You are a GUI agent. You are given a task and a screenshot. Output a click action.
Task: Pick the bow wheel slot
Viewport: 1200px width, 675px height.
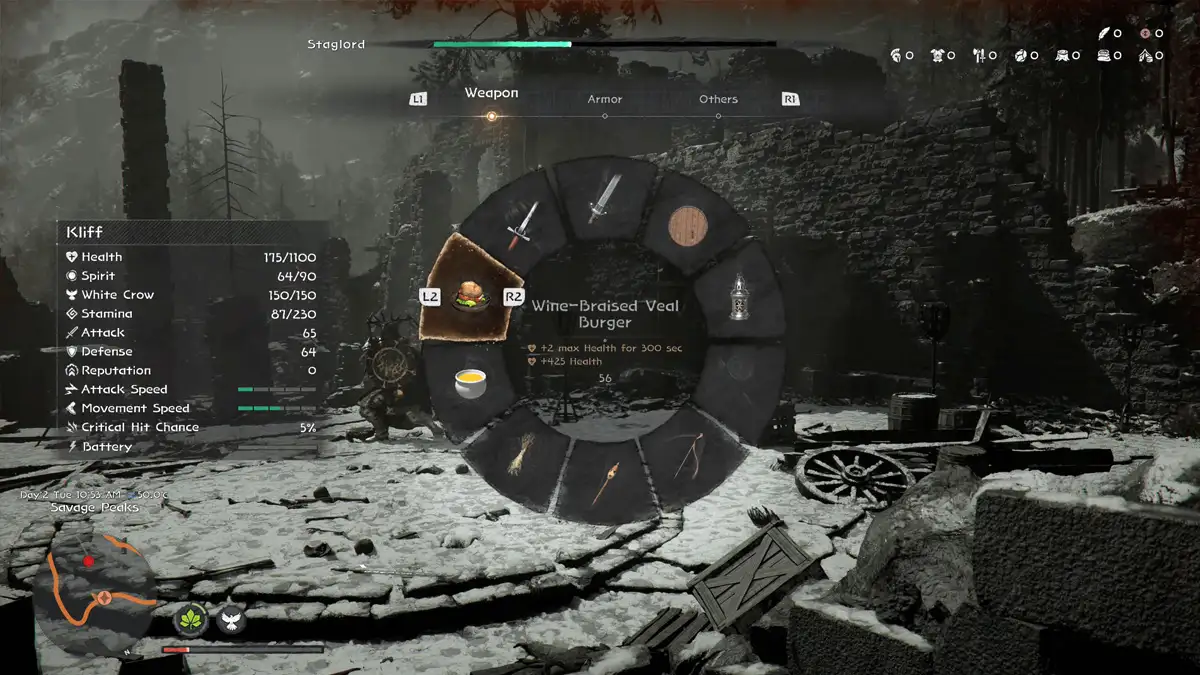click(688, 458)
